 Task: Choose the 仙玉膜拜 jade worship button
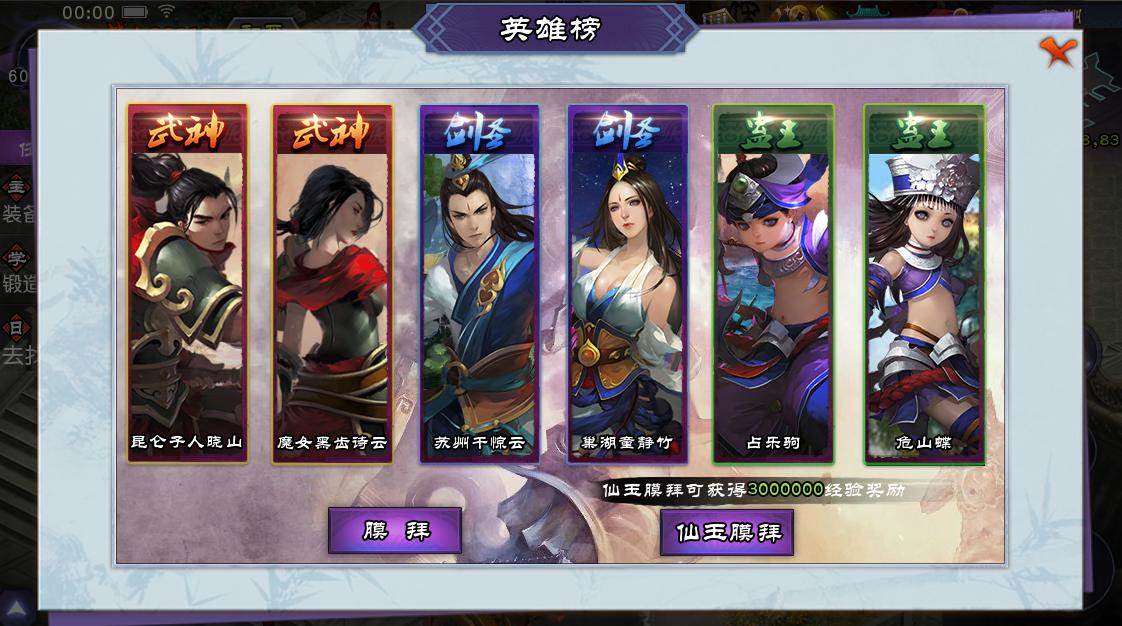coord(727,532)
